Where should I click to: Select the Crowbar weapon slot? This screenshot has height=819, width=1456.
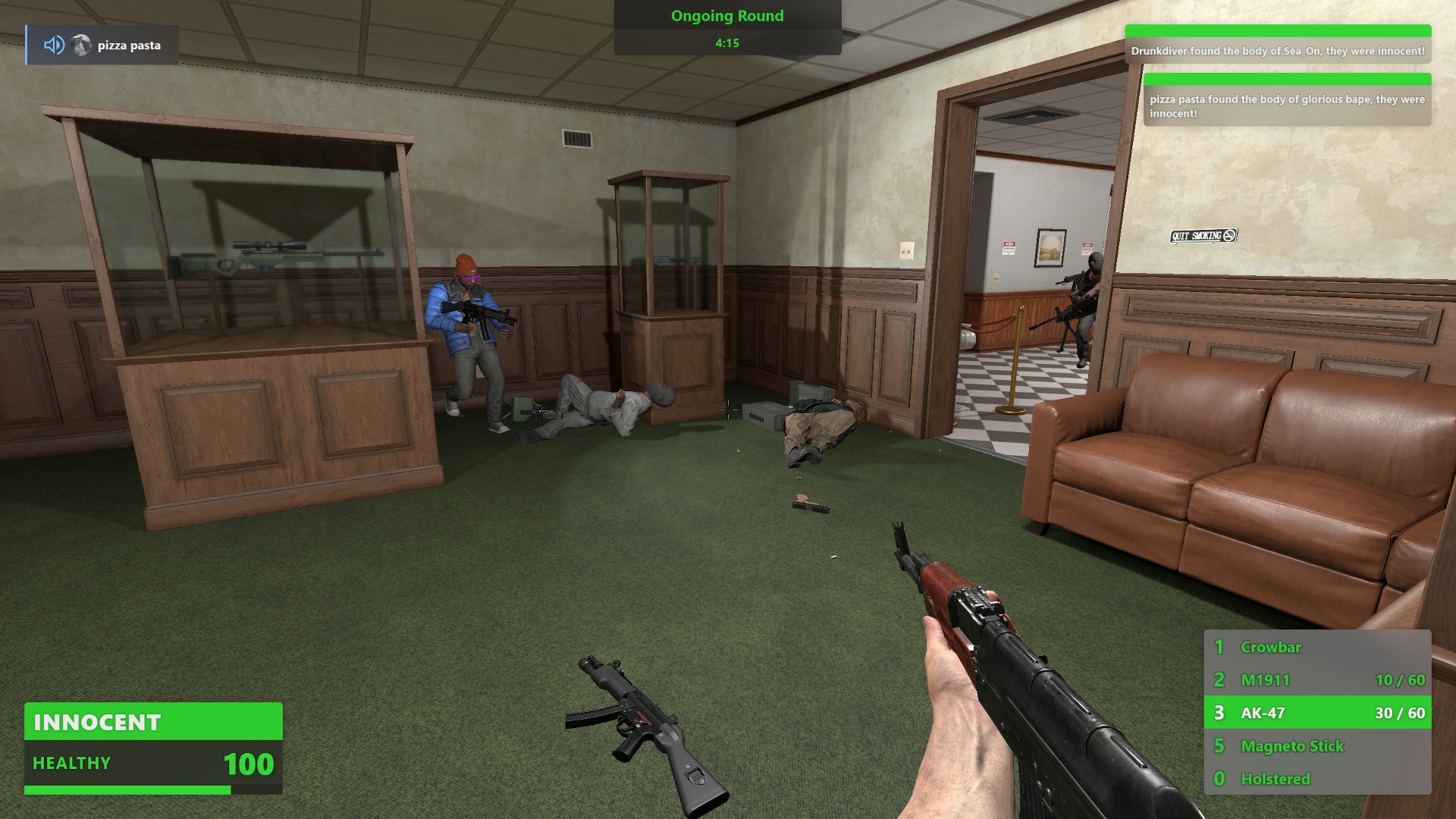pos(1316,647)
